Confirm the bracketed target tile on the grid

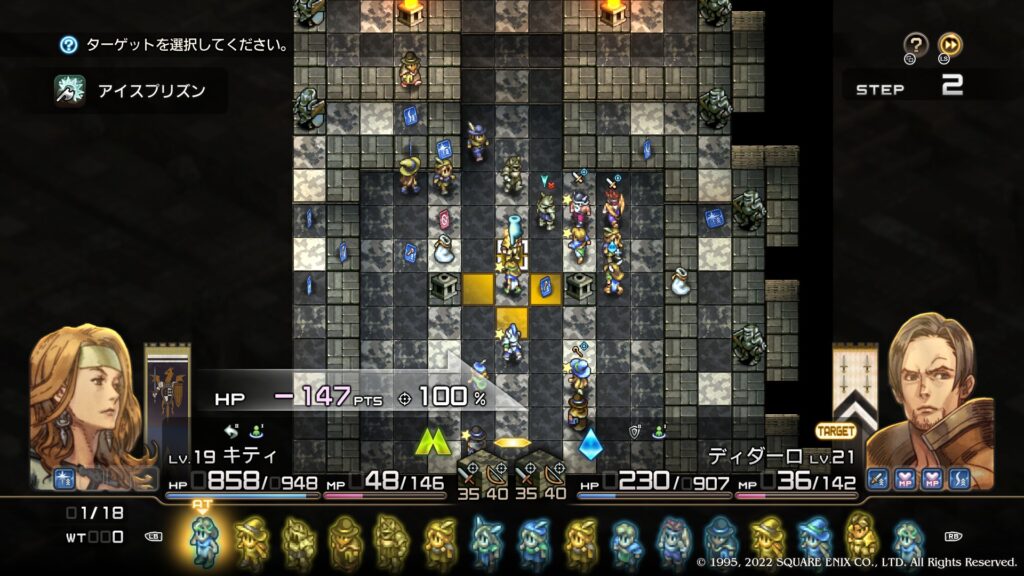(x=511, y=253)
